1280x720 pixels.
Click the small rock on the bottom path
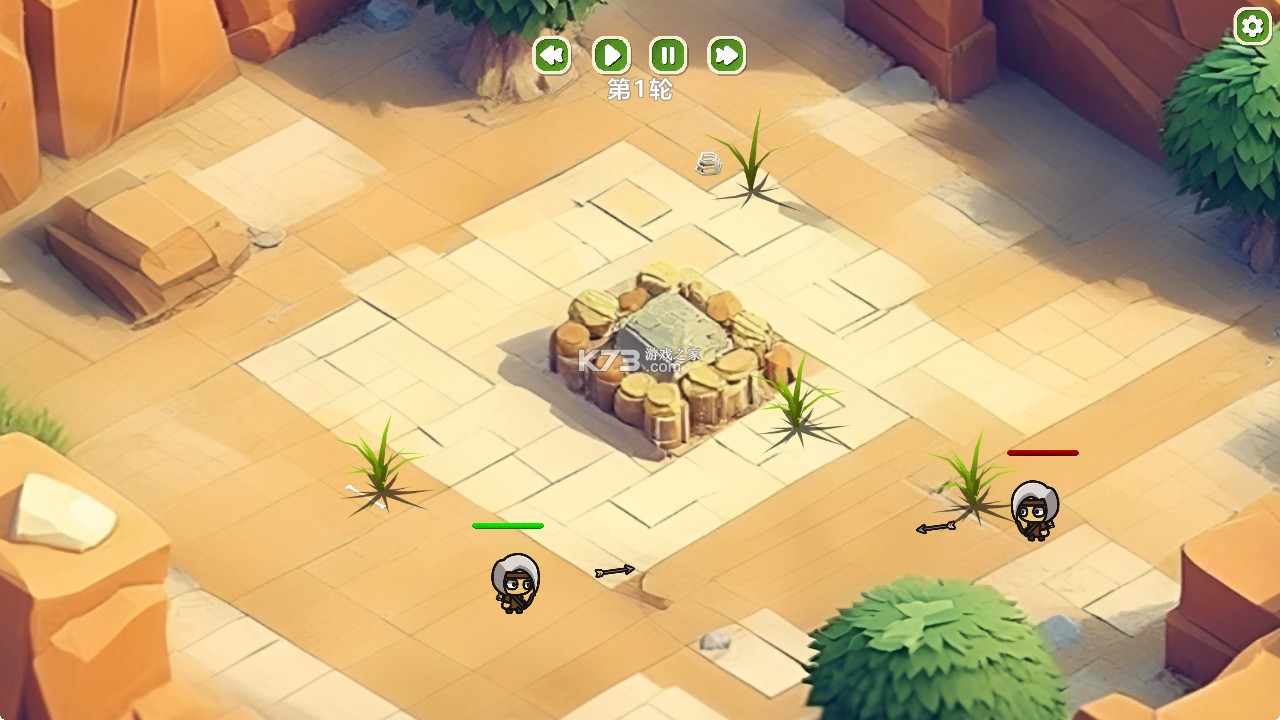(x=718, y=641)
